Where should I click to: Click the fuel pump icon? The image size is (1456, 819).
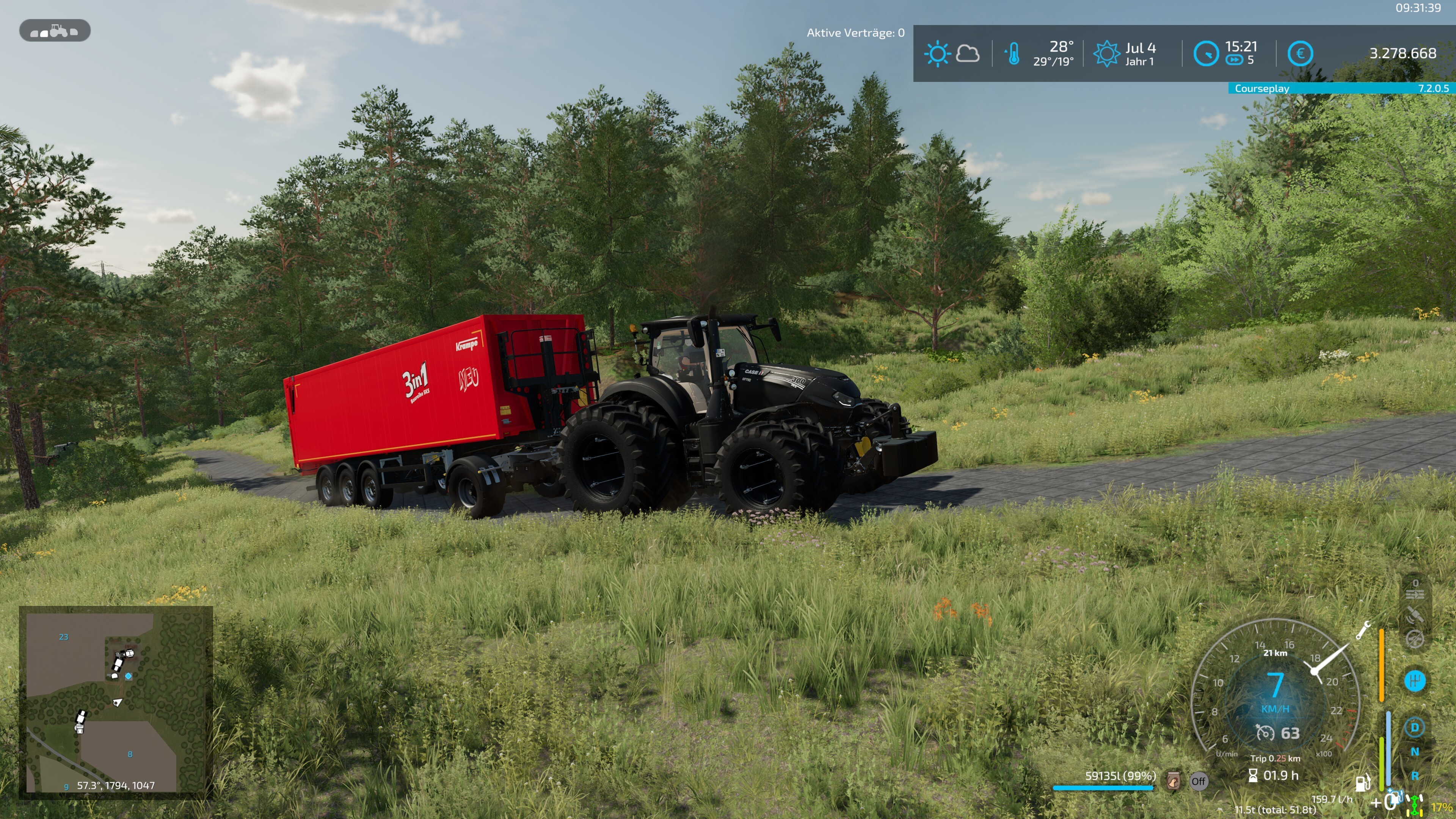[1363, 782]
